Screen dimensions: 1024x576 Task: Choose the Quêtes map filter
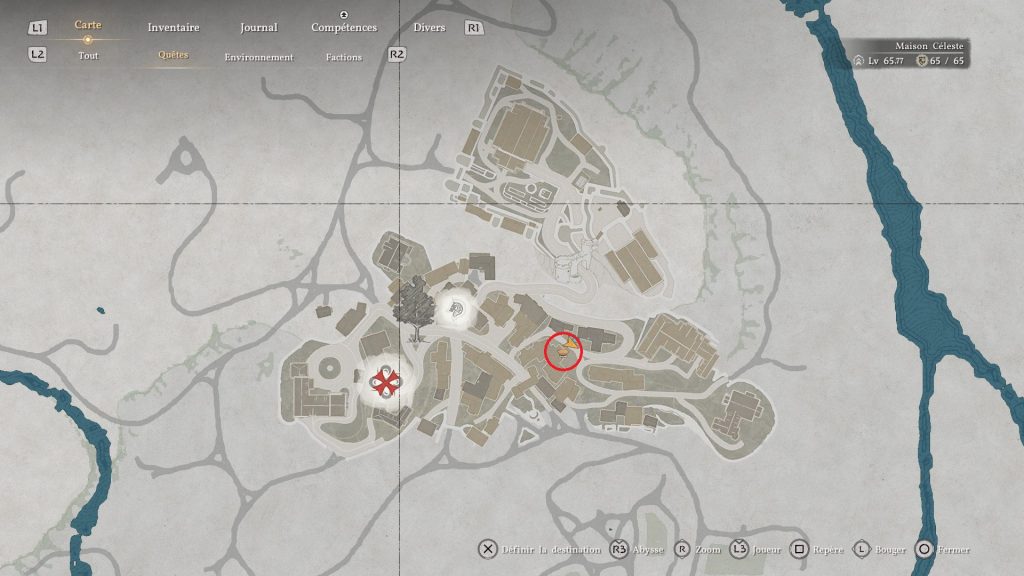pos(173,56)
